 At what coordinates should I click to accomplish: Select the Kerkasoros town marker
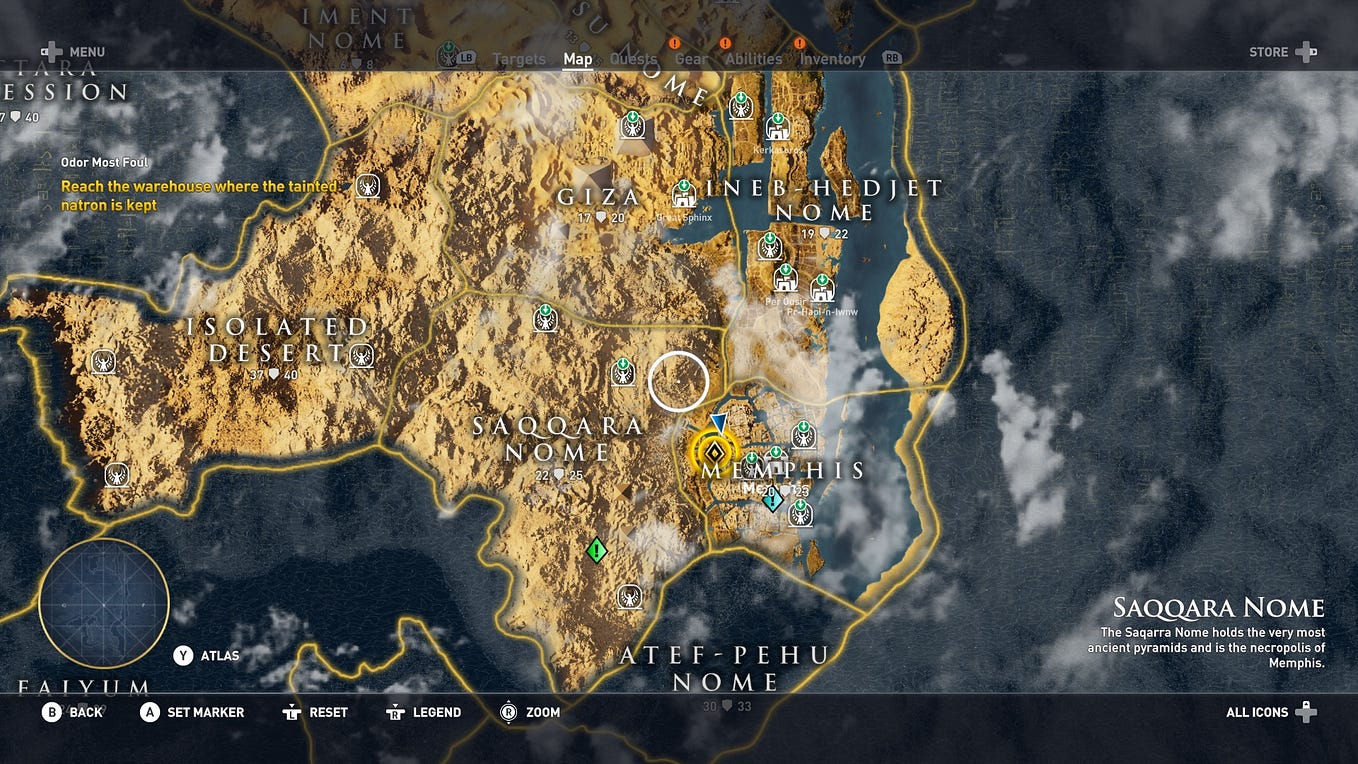777,128
